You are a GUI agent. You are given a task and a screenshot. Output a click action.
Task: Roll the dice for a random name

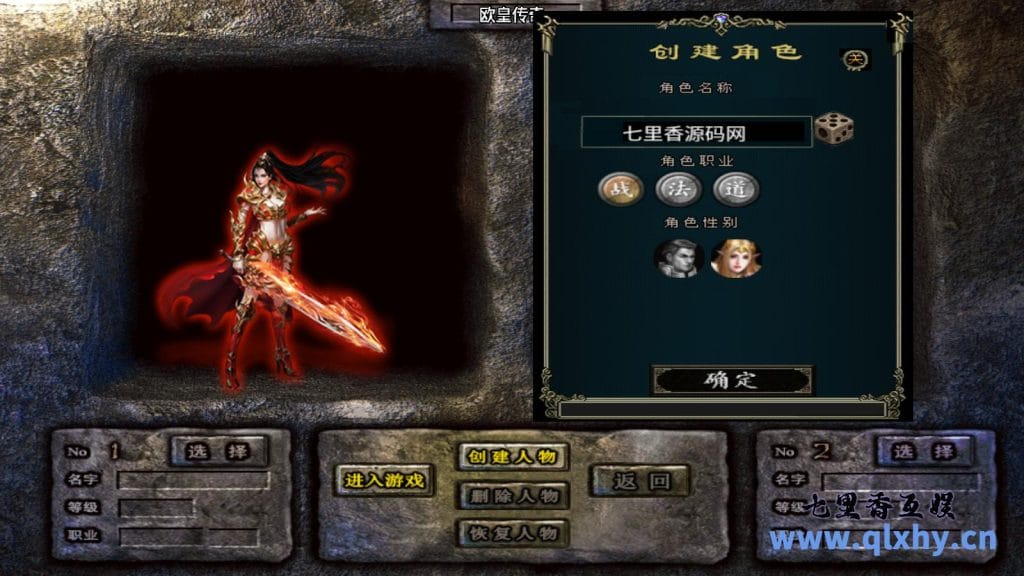(x=833, y=129)
